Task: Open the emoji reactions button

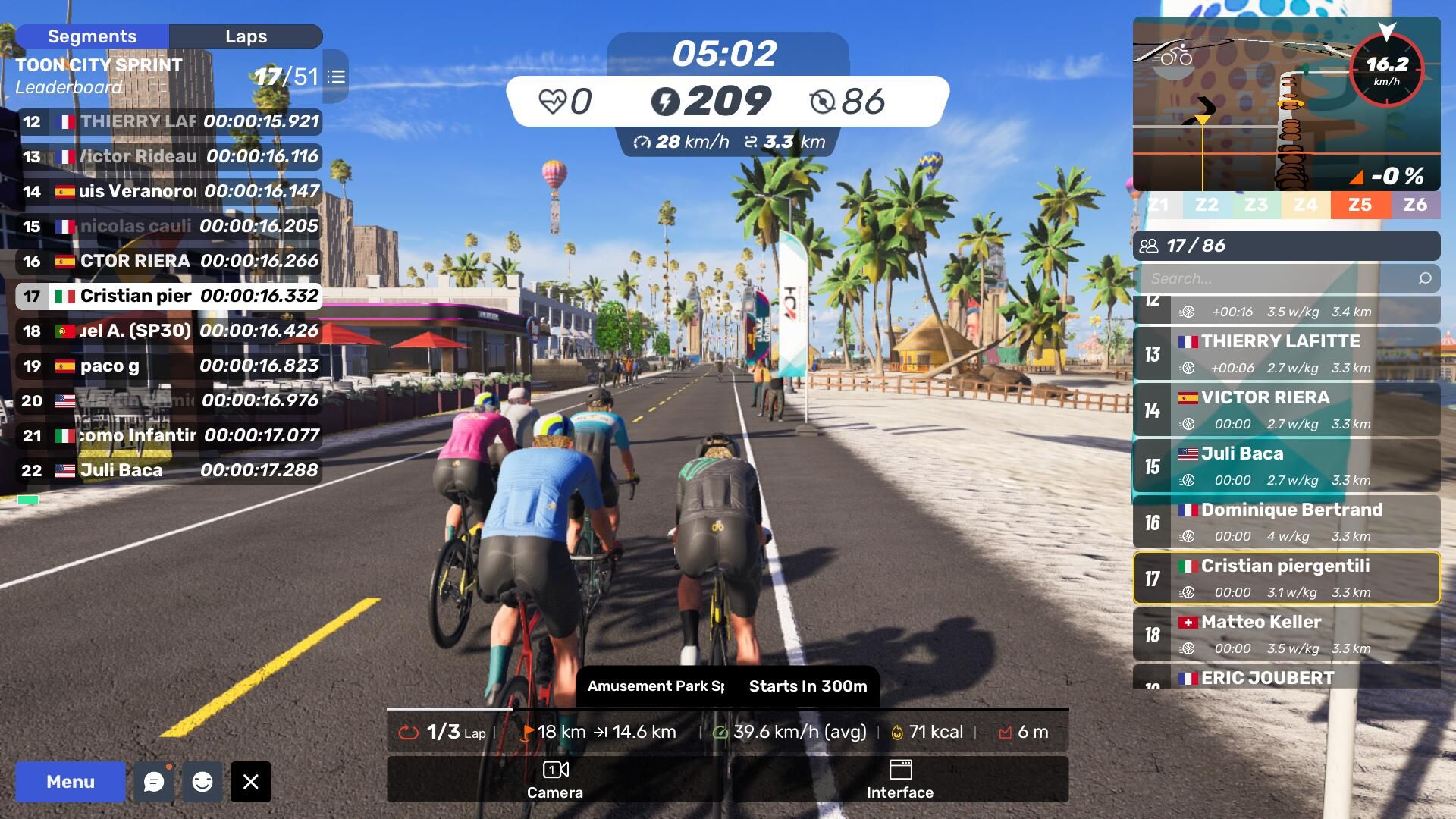Action: coord(202,782)
